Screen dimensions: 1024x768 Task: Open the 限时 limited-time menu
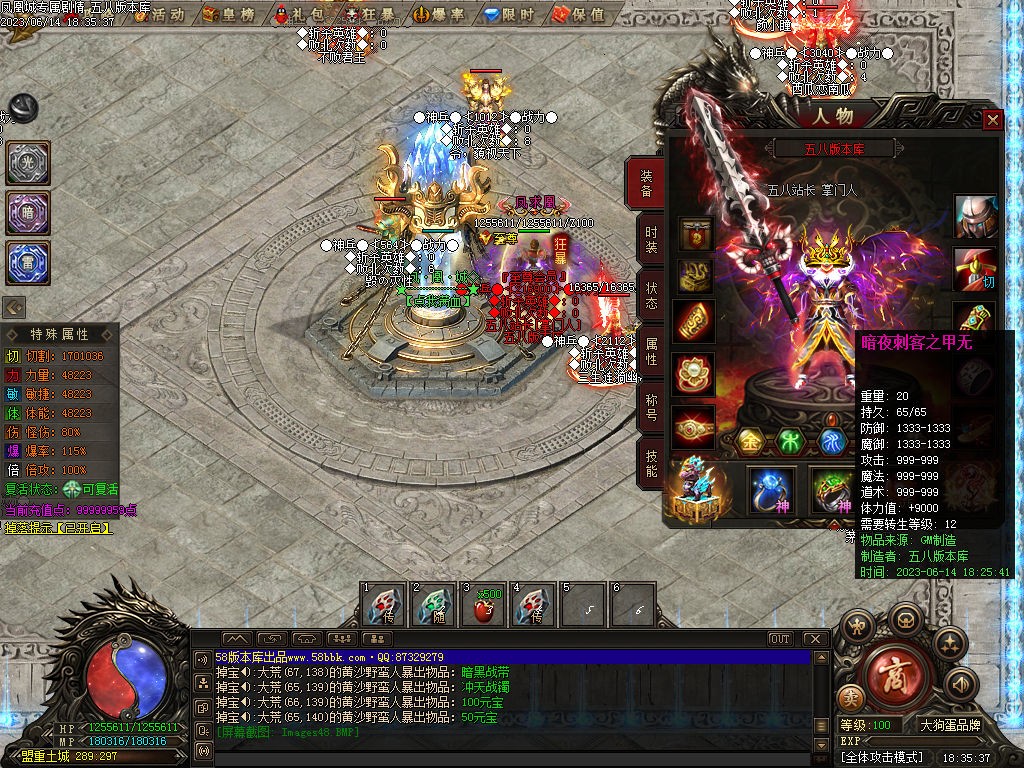pos(510,14)
